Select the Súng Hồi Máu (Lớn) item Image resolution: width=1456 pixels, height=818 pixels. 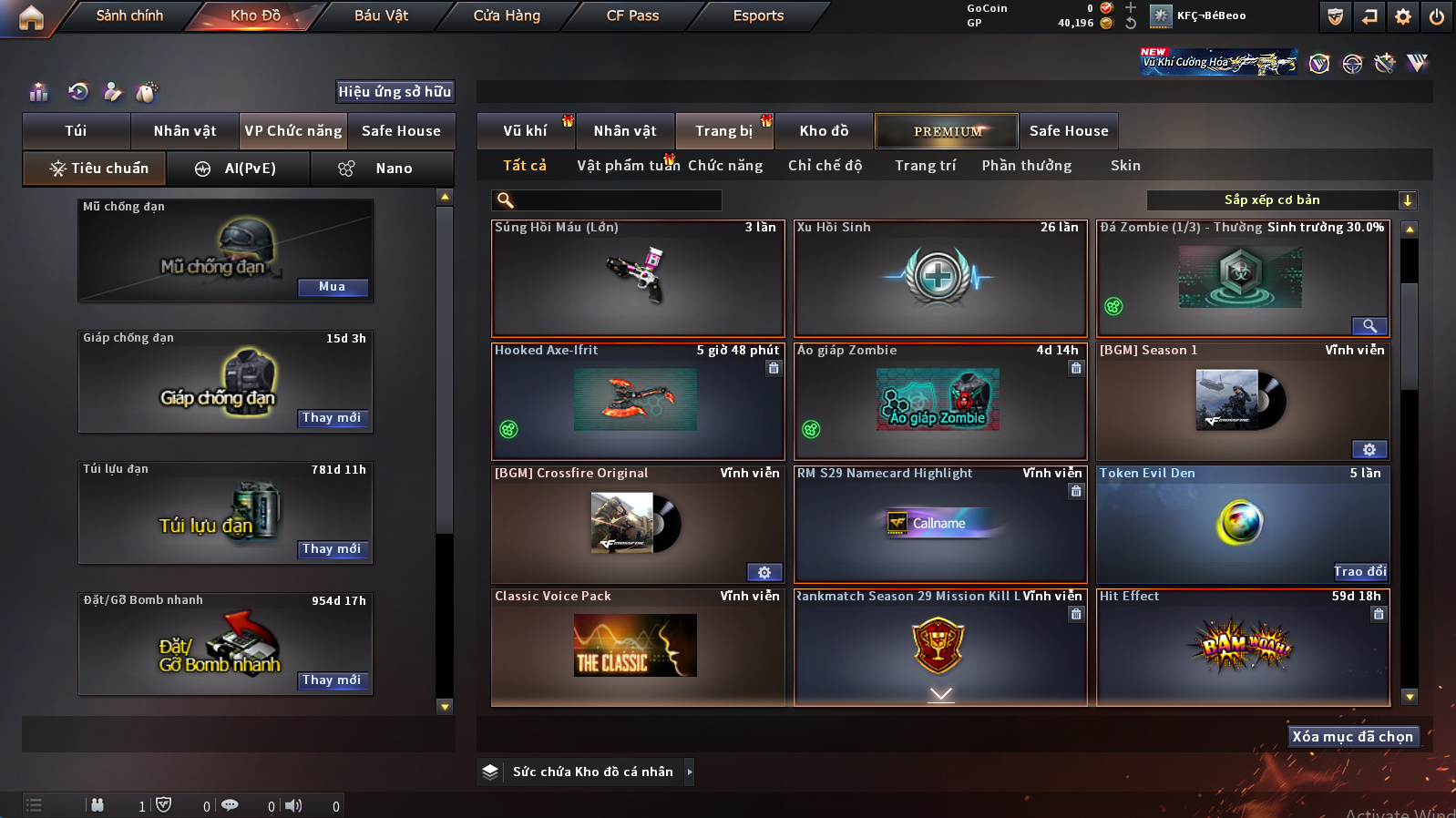tap(638, 279)
